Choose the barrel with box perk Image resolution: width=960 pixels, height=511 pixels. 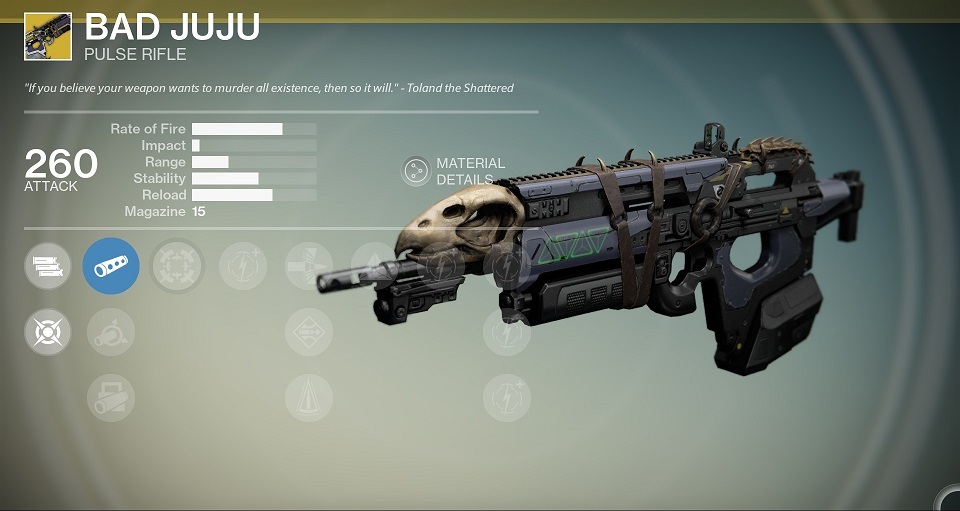[111, 397]
